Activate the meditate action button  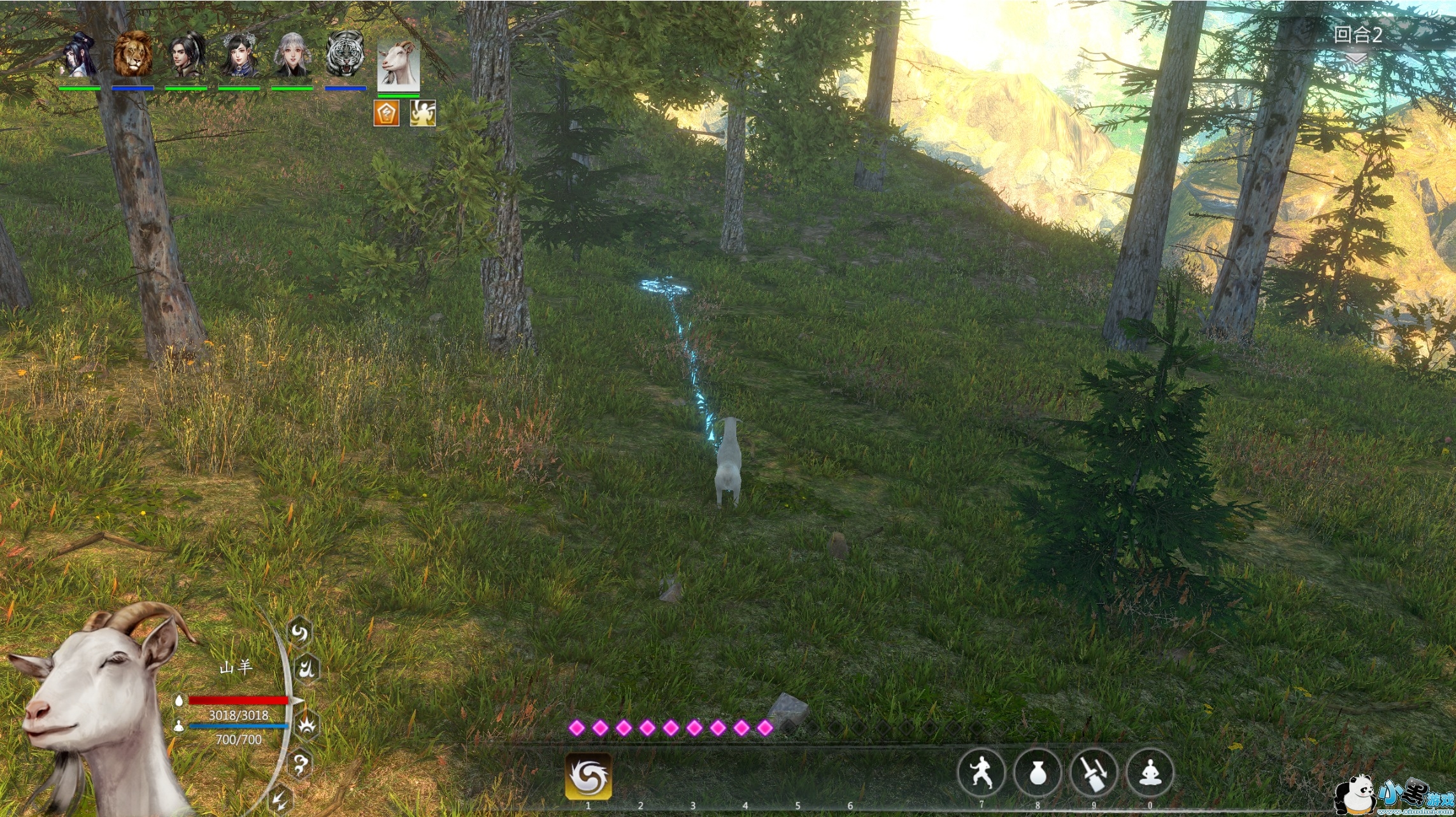1150,773
